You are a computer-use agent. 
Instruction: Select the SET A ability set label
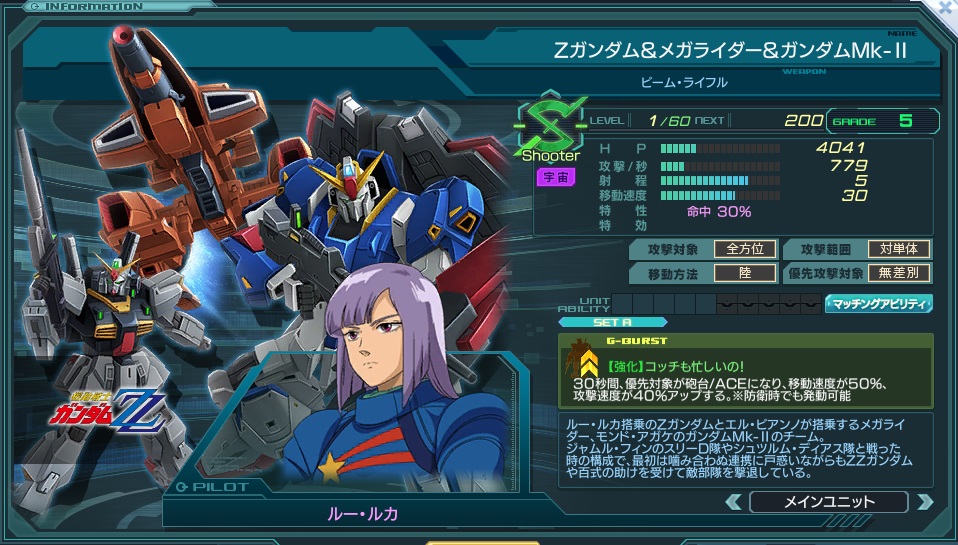click(598, 322)
